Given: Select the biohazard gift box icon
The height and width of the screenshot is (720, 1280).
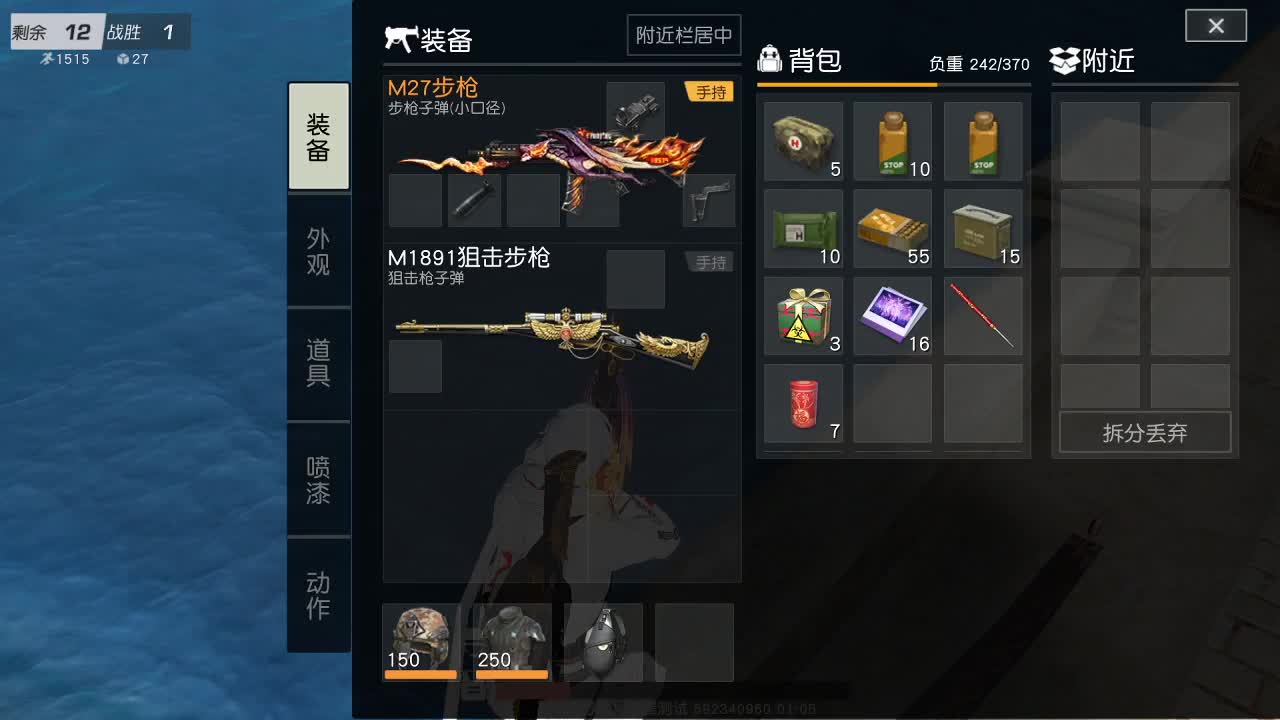Looking at the screenshot, I should 803,316.
